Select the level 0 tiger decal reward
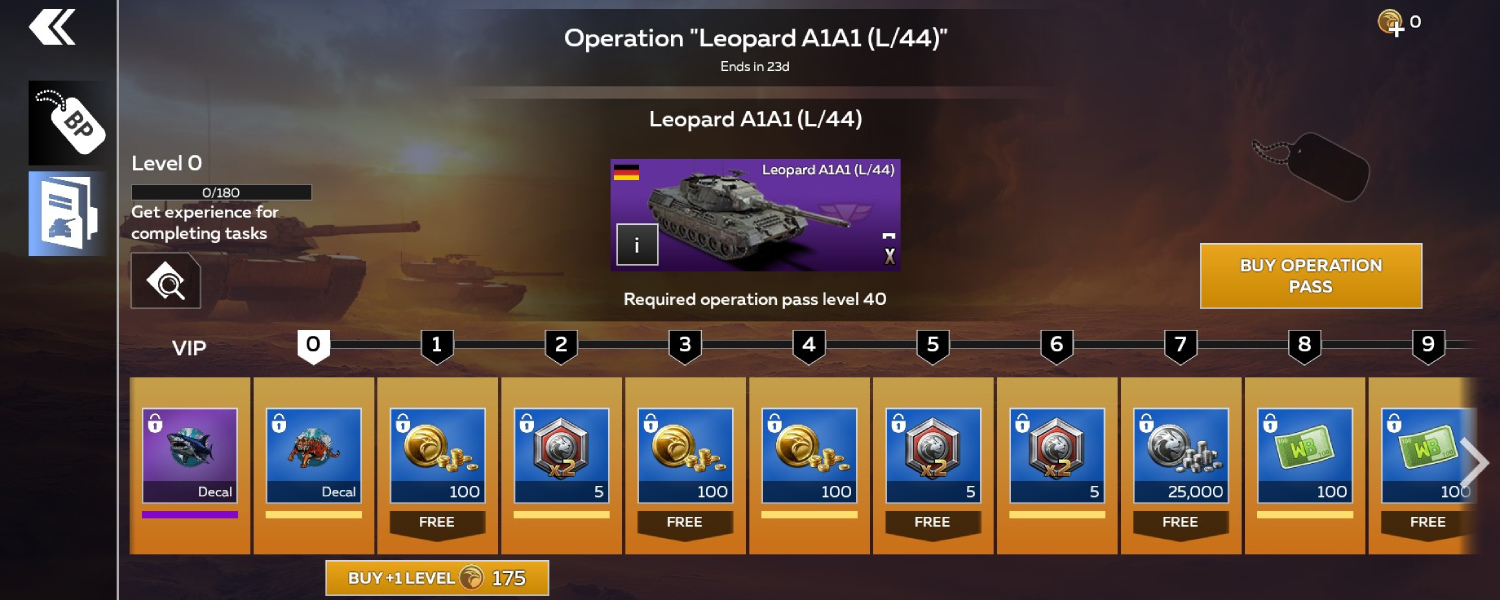This screenshot has height=600, width=1500. tap(314, 455)
